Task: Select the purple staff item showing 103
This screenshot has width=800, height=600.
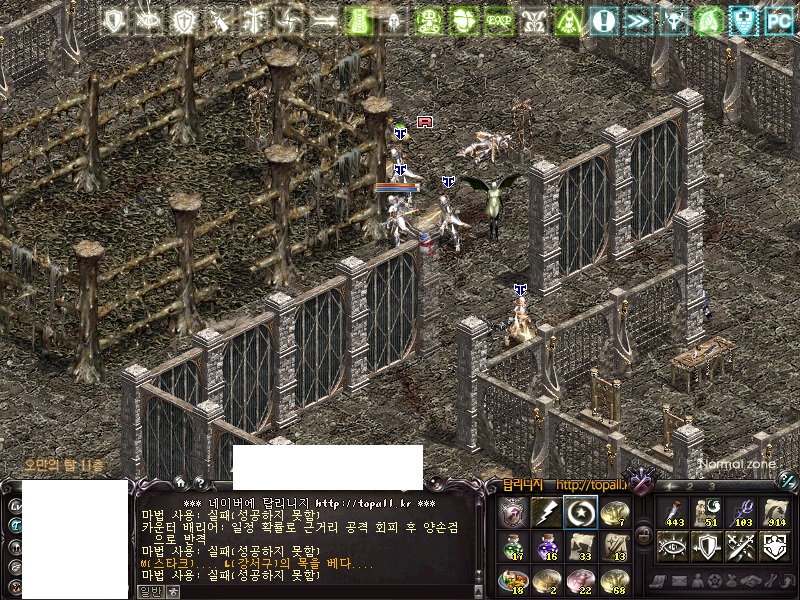Action: pyautogui.click(x=739, y=512)
